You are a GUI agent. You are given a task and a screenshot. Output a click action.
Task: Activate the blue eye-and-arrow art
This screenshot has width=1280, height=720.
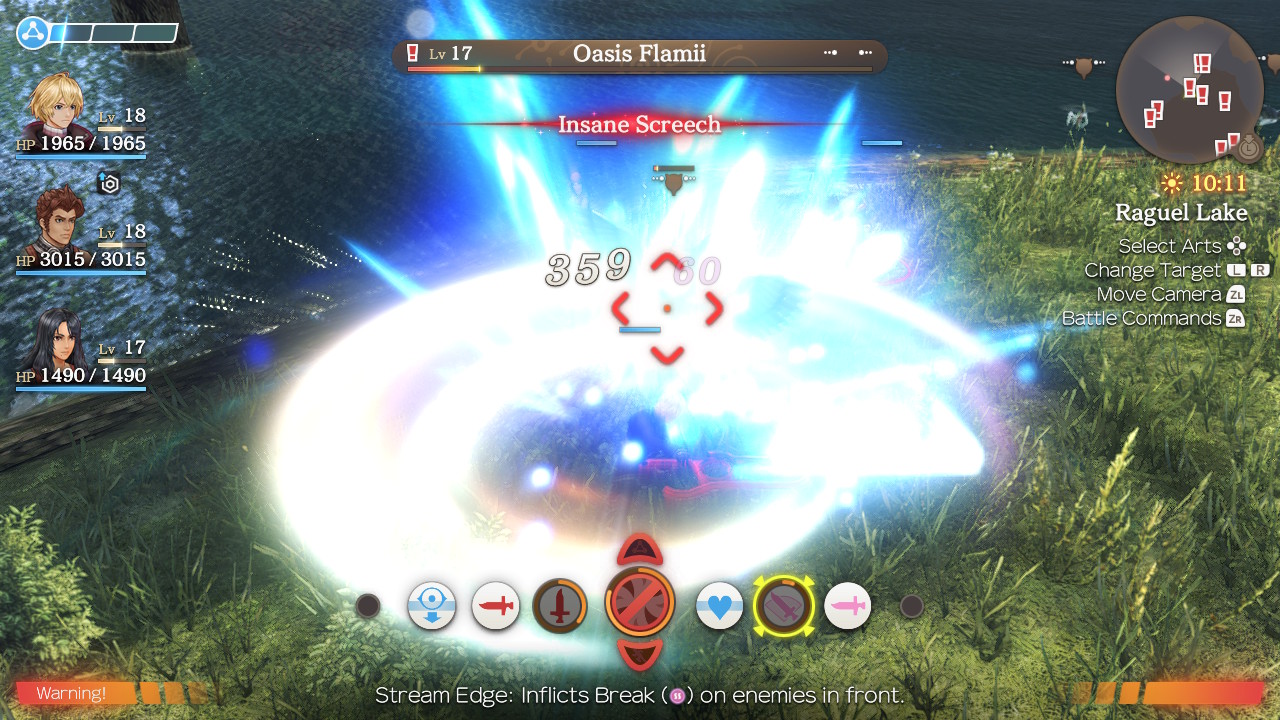[x=432, y=606]
